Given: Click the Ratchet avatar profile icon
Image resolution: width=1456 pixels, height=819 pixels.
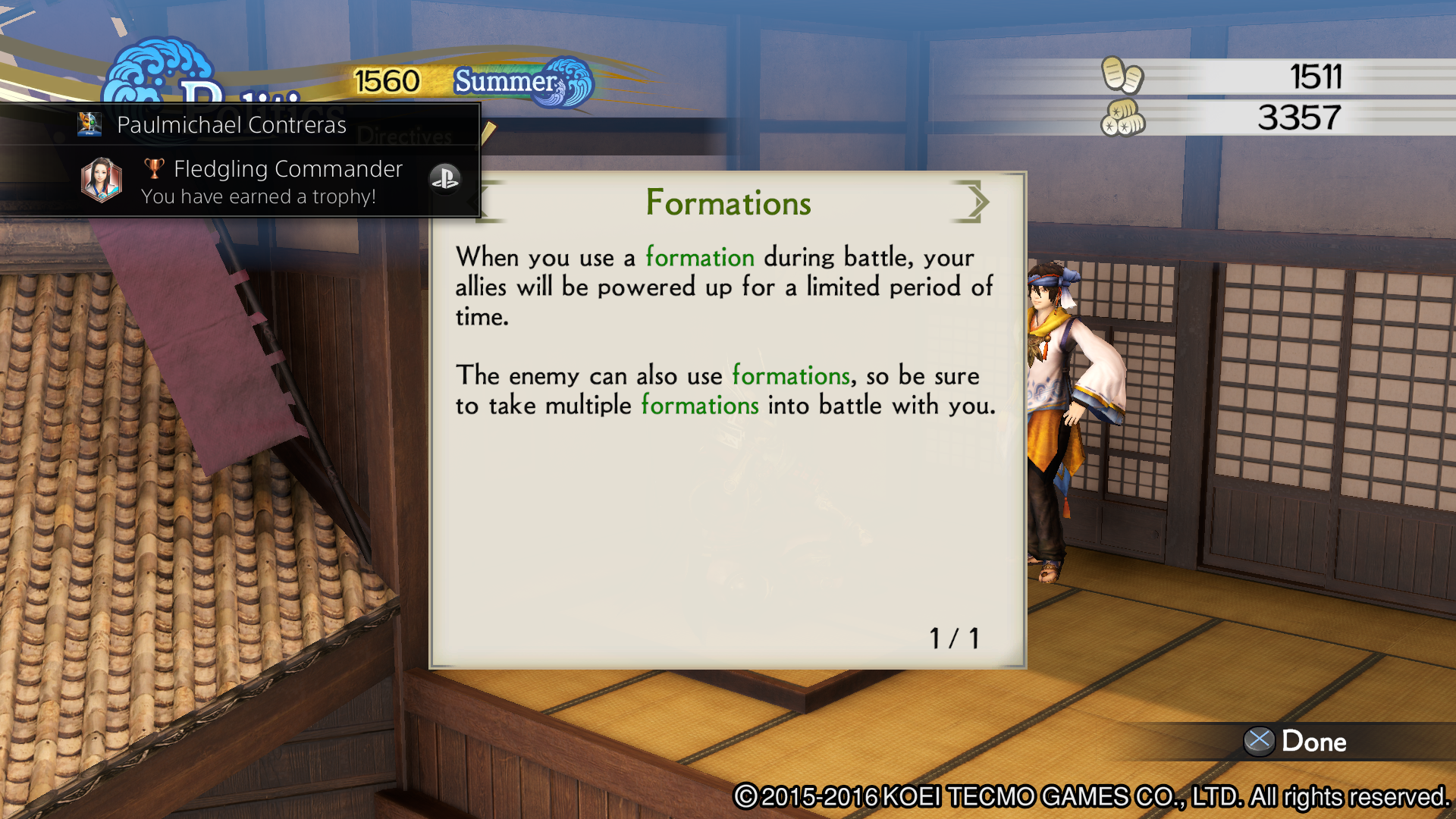Looking at the screenshot, I should coord(90,123).
